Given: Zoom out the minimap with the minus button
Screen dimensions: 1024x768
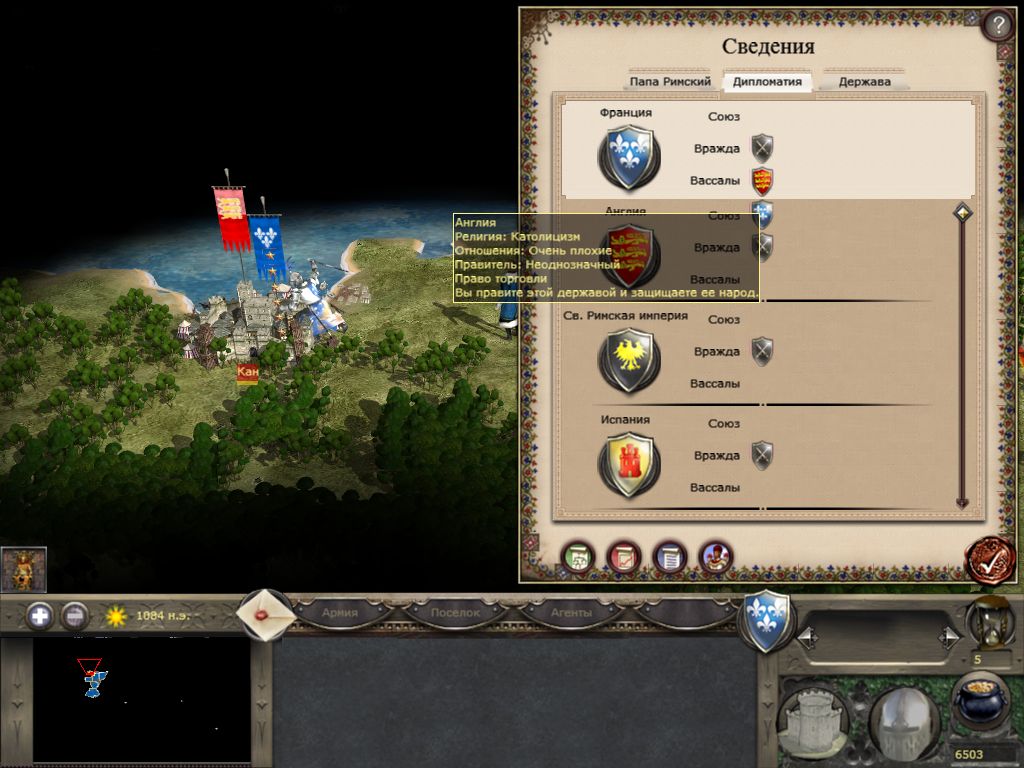Looking at the screenshot, I should pyautogui.click(x=75, y=616).
